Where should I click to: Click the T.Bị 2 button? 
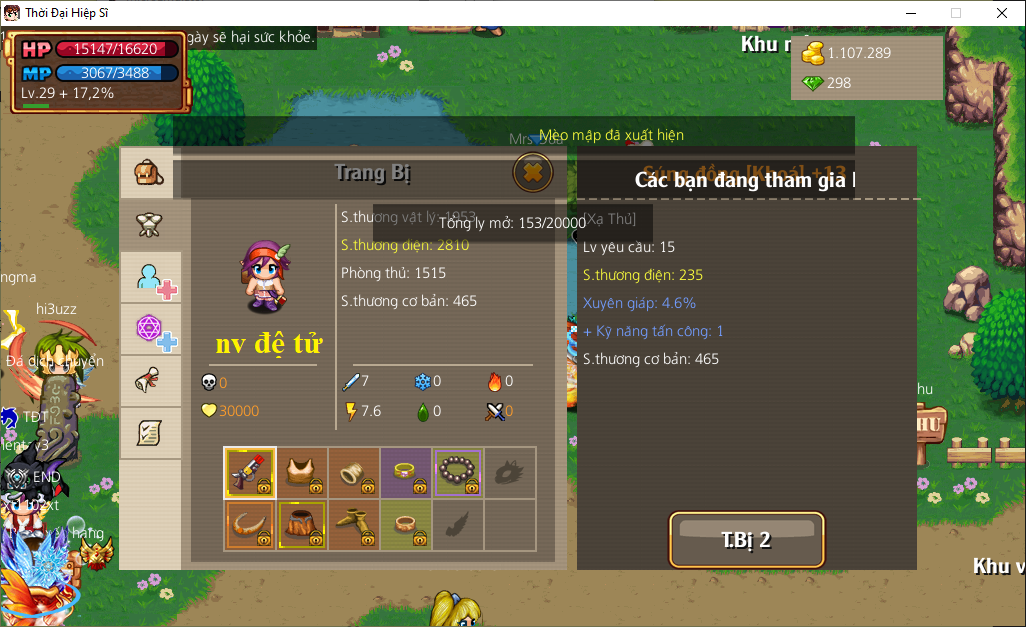(x=747, y=540)
